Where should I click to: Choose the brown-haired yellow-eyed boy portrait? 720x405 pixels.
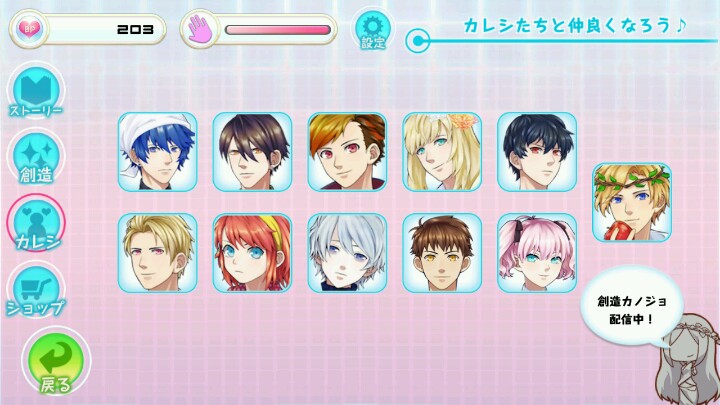(442, 253)
